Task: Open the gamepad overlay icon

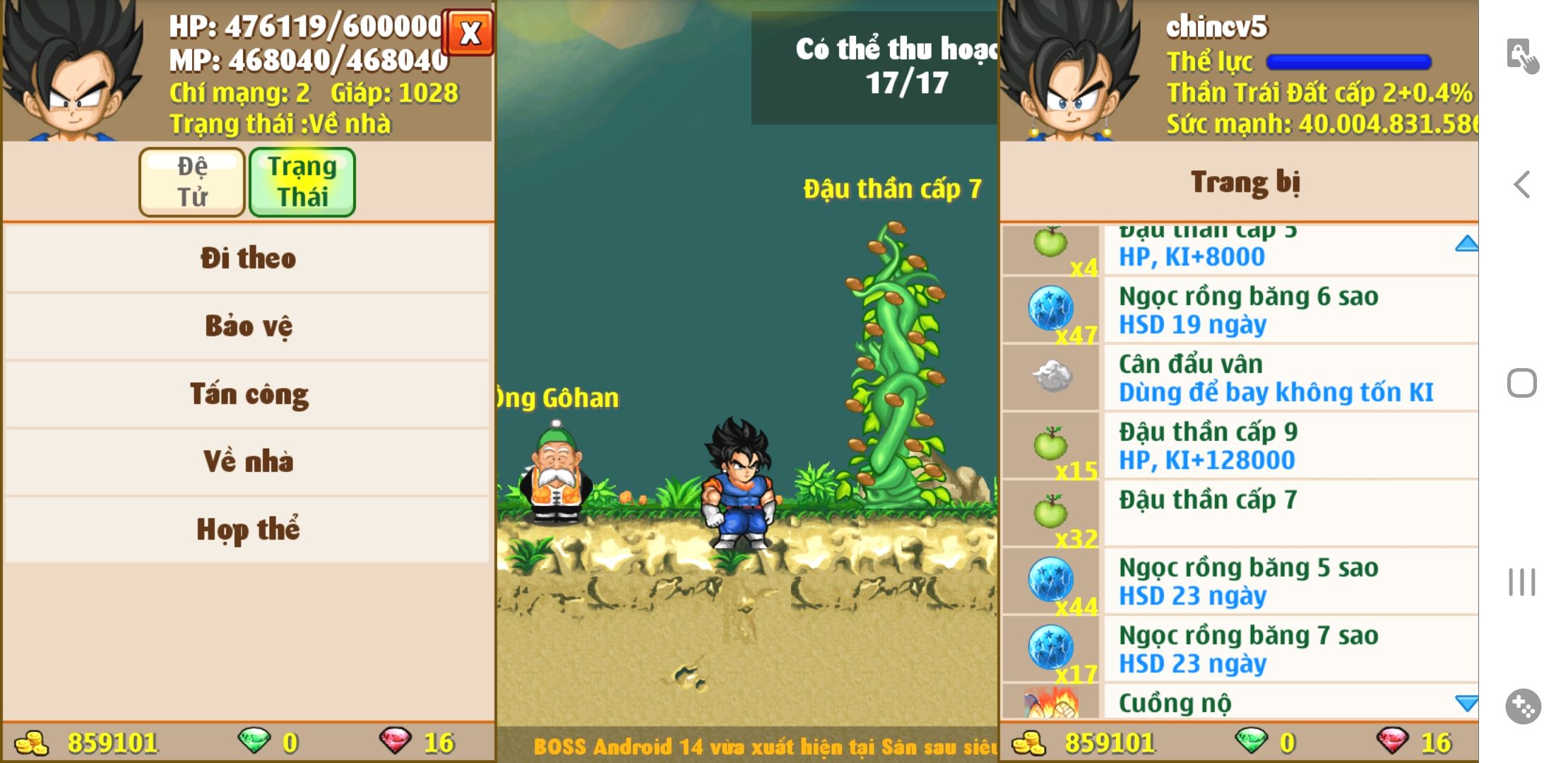Action: [1523, 706]
